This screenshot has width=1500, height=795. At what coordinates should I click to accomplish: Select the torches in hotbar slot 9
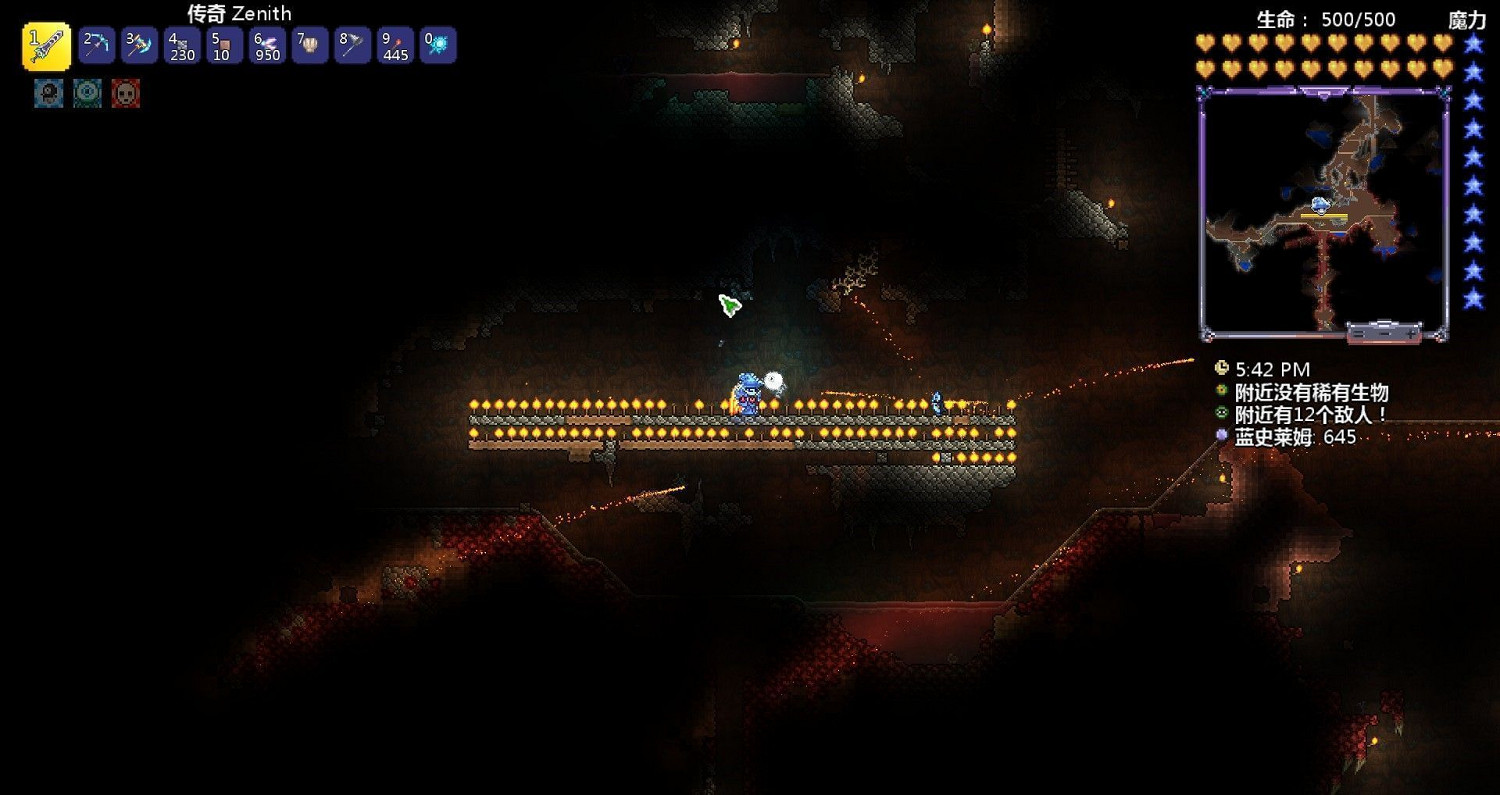[x=395, y=44]
